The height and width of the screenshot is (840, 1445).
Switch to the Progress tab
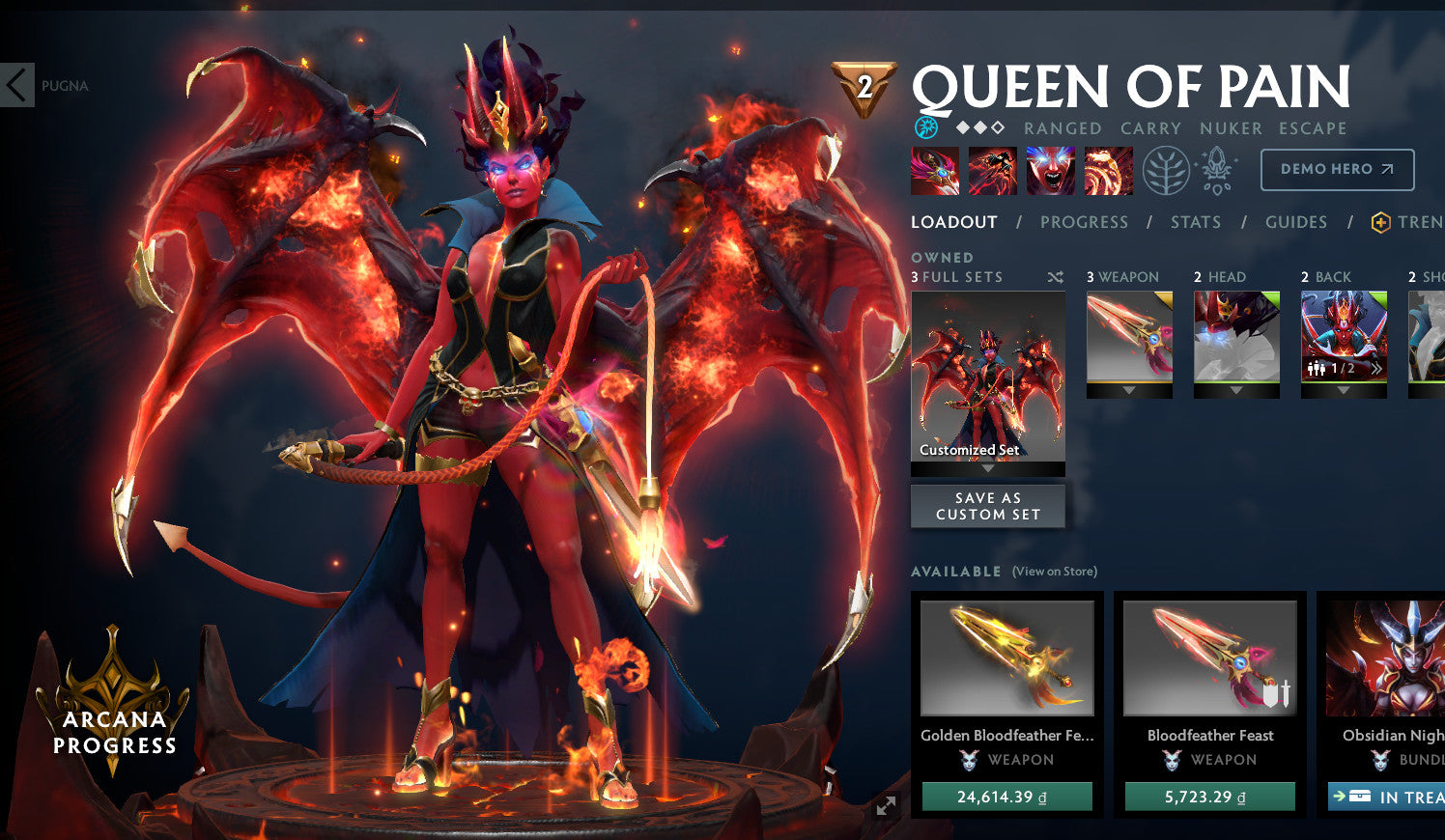pos(1084,222)
